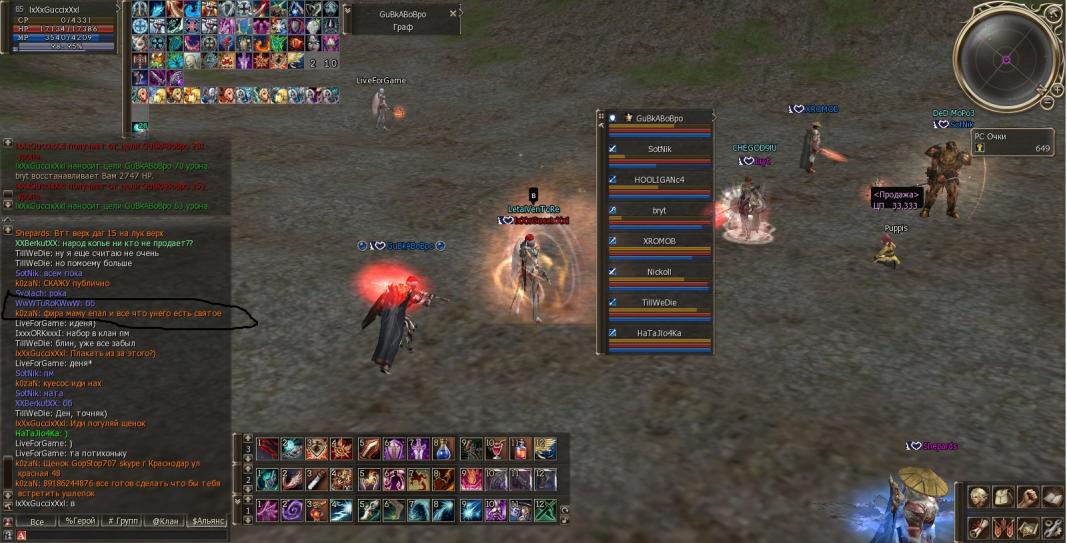Target party member bryt

[659, 211]
